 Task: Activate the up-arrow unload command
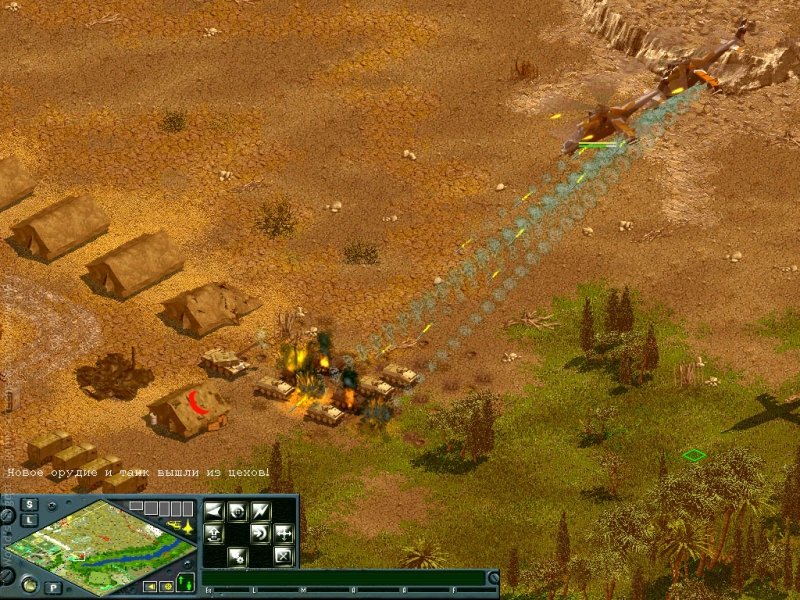(x=213, y=533)
